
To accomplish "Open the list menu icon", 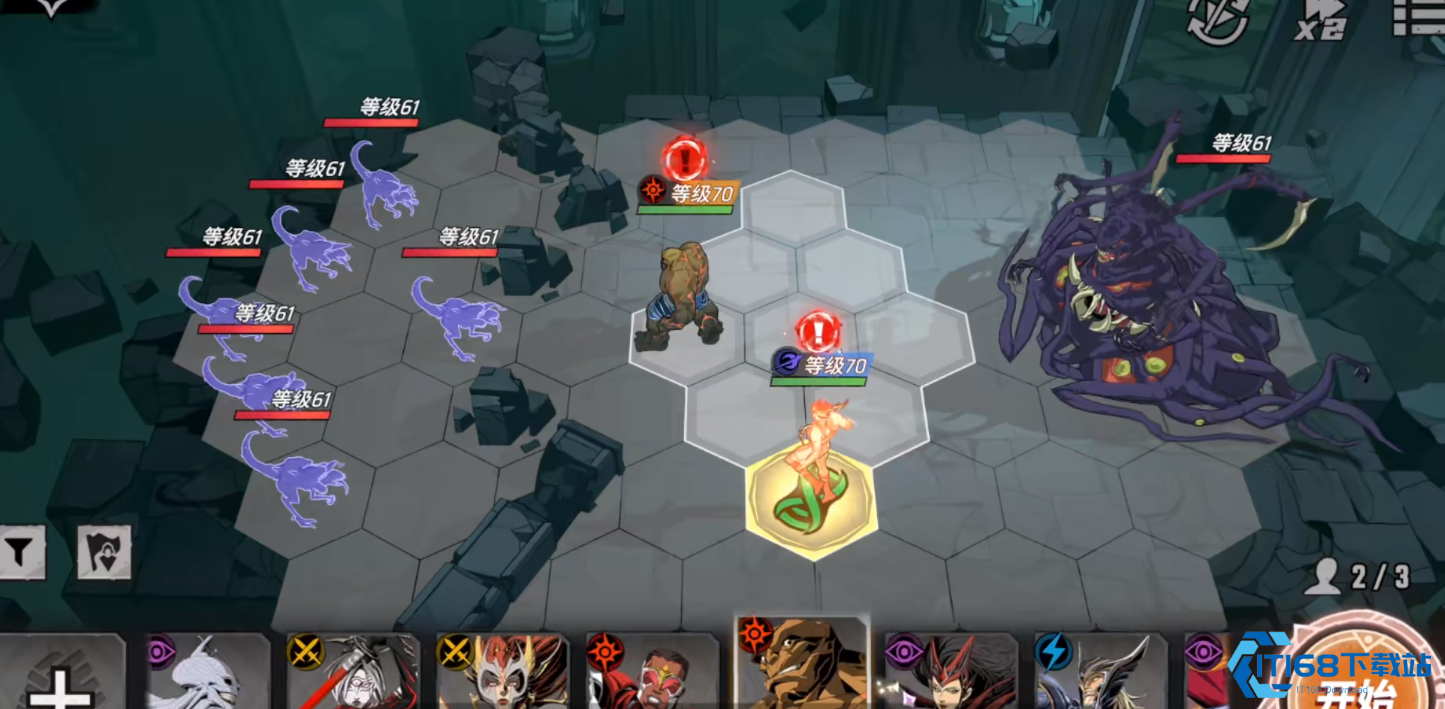I will [1418, 18].
